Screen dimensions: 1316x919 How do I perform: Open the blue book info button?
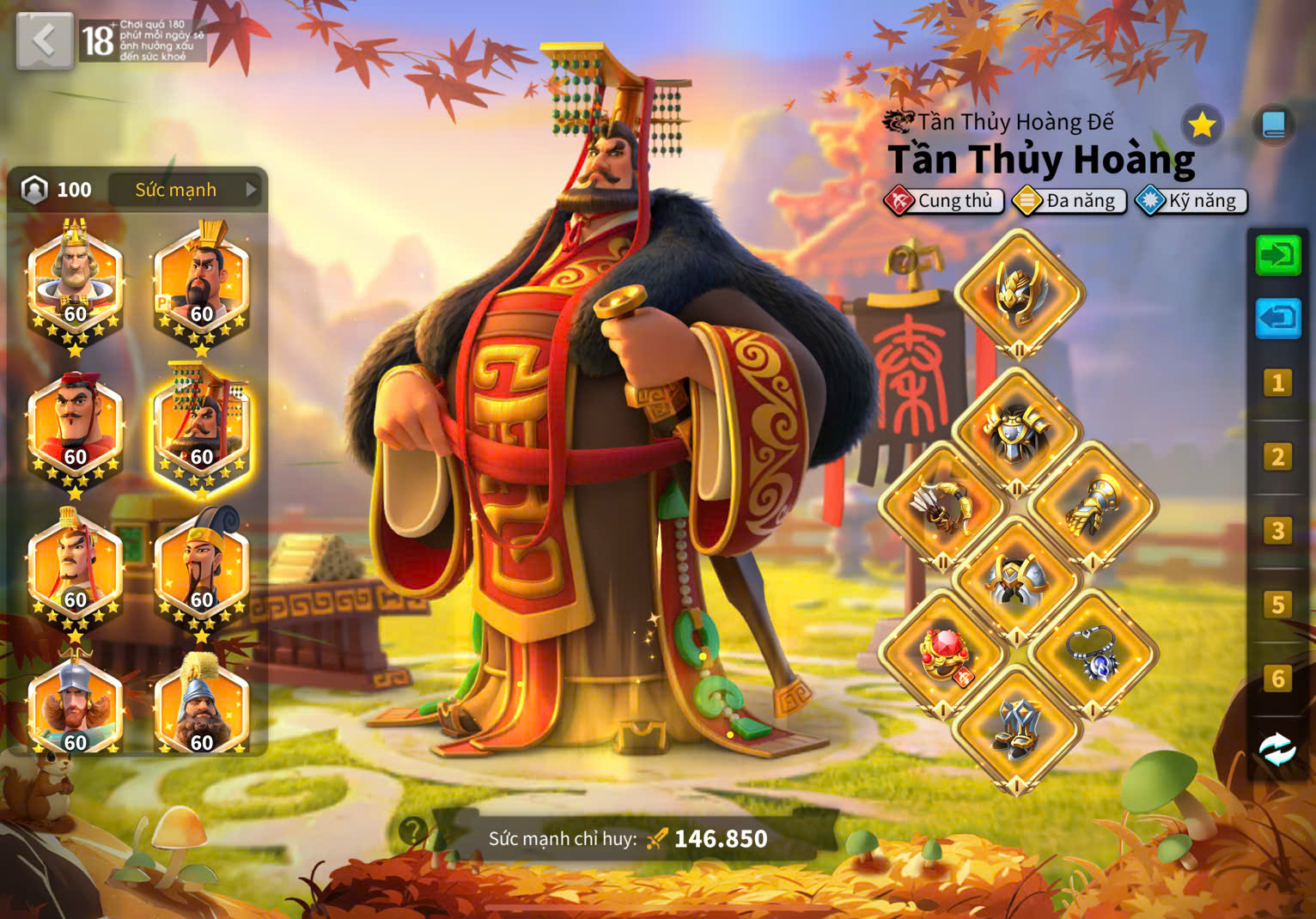1273,126
